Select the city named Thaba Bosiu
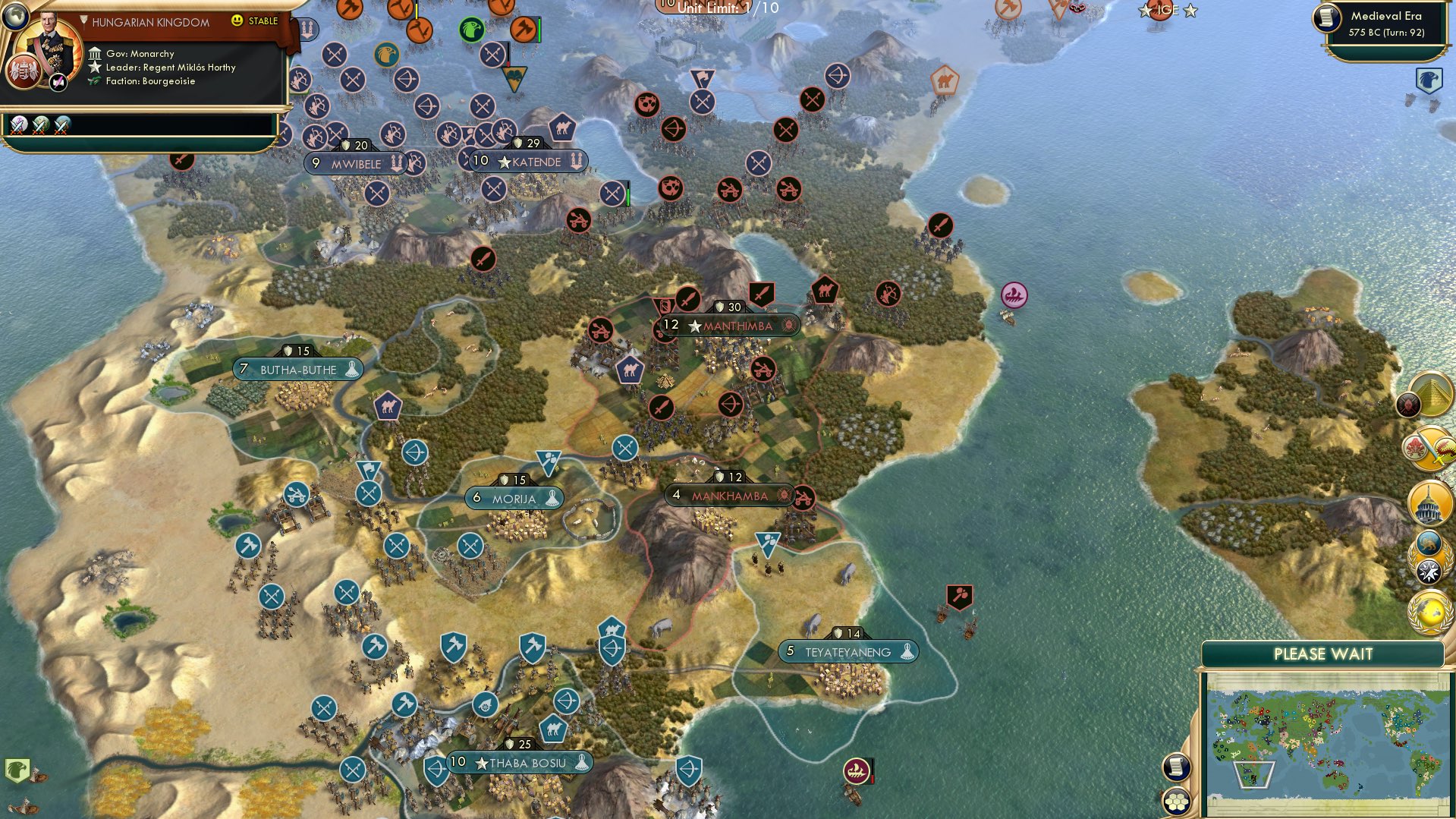The width and height of the screenshot is (1456, 819). coord(520,763)
